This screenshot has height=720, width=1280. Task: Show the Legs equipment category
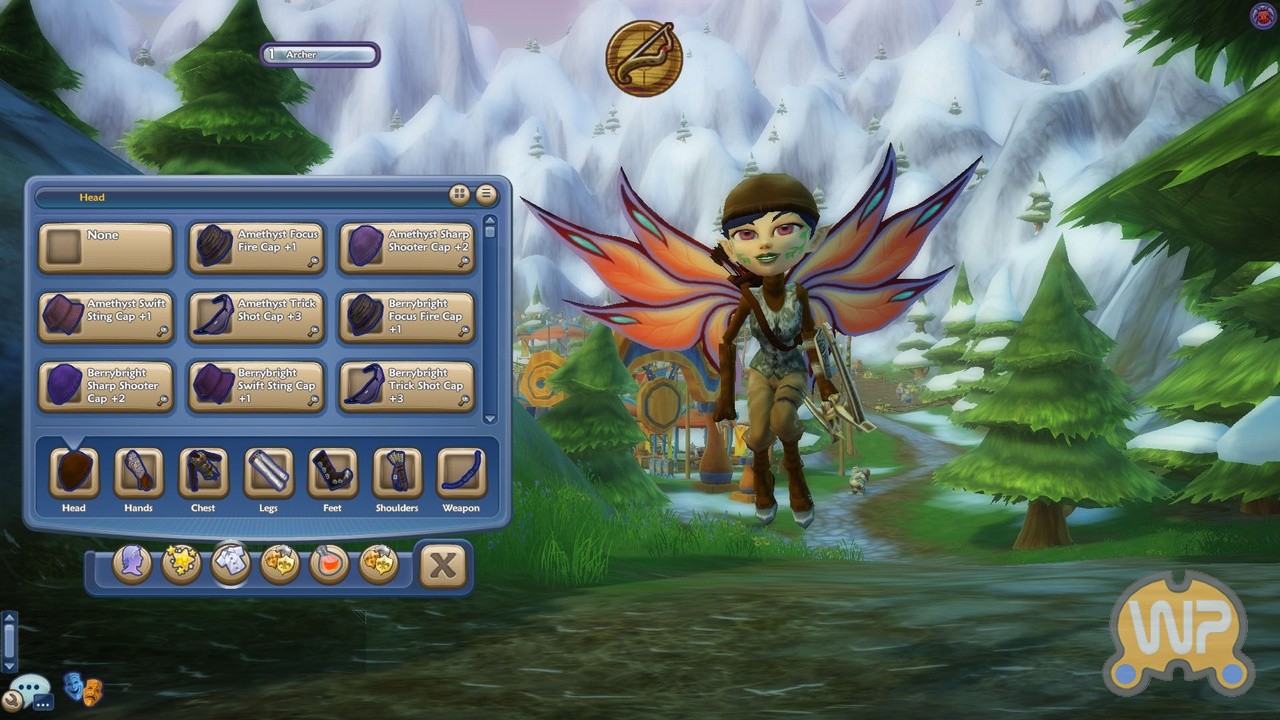click(x=268, y=473)
